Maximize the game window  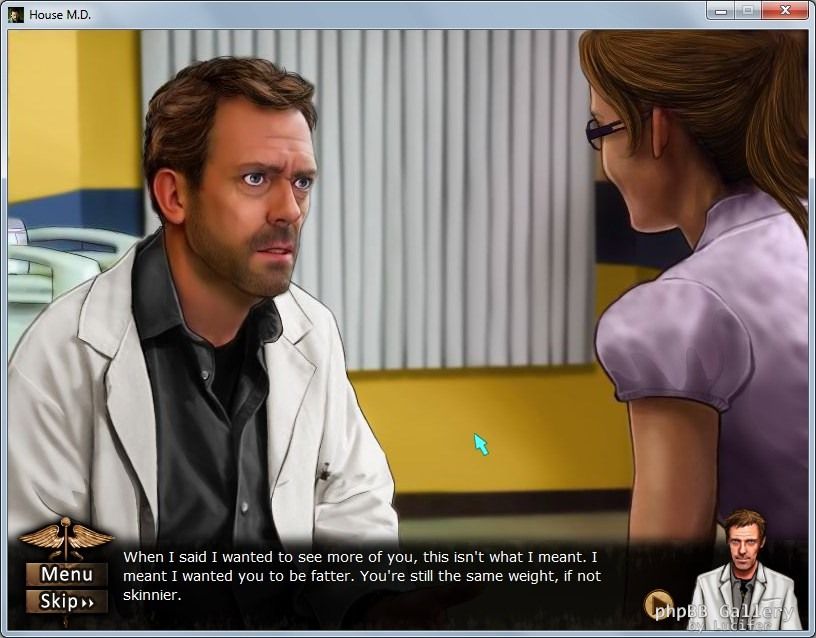(x=747, y=11)
